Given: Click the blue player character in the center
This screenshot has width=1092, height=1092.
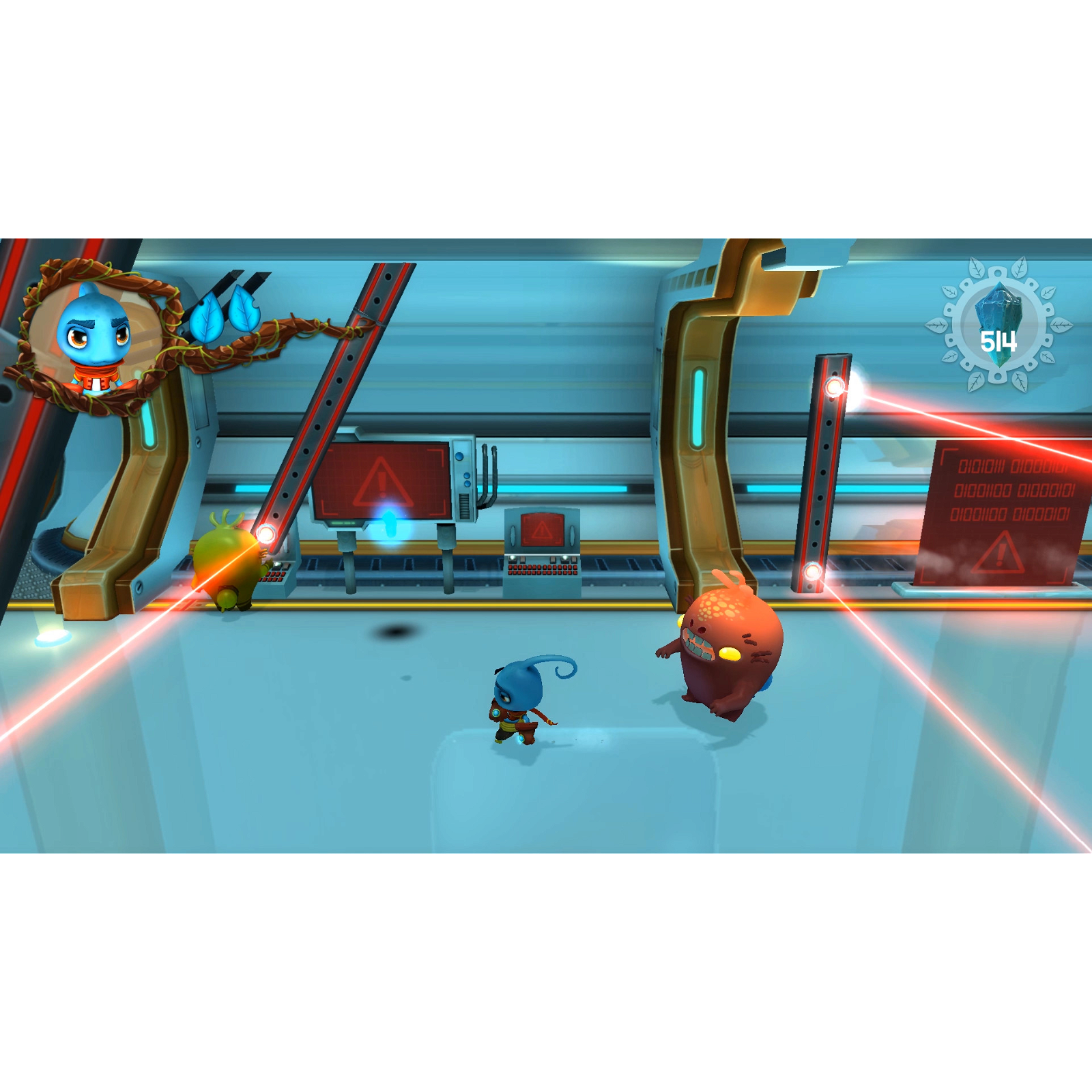Looking at the screenshot, I should pyautogui.click(x=515, y=703).
